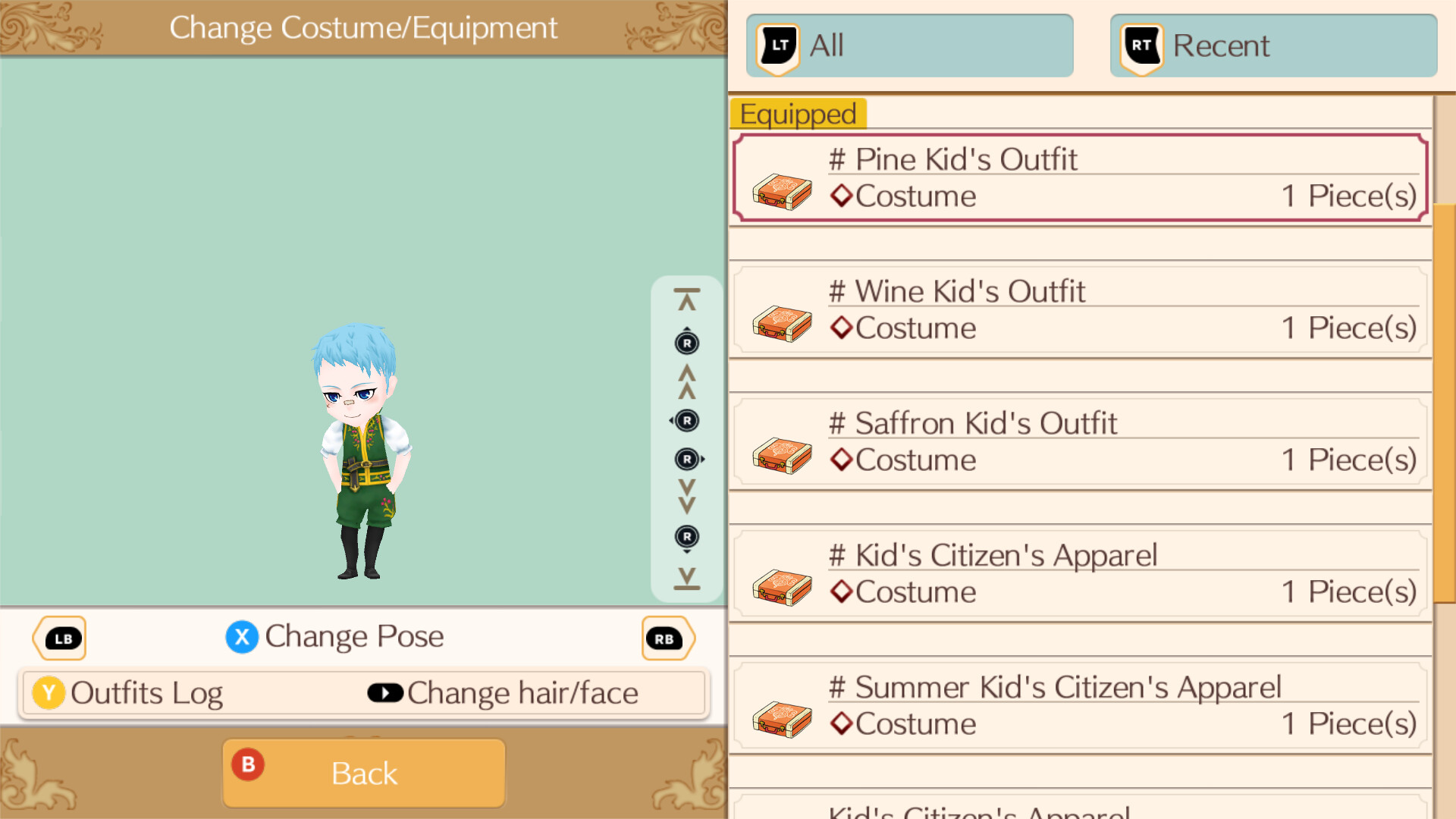Screen dimensions: 1456x819
Task: Click the right-stick icon in the scroll controls
Action: (x=687, y=421)
